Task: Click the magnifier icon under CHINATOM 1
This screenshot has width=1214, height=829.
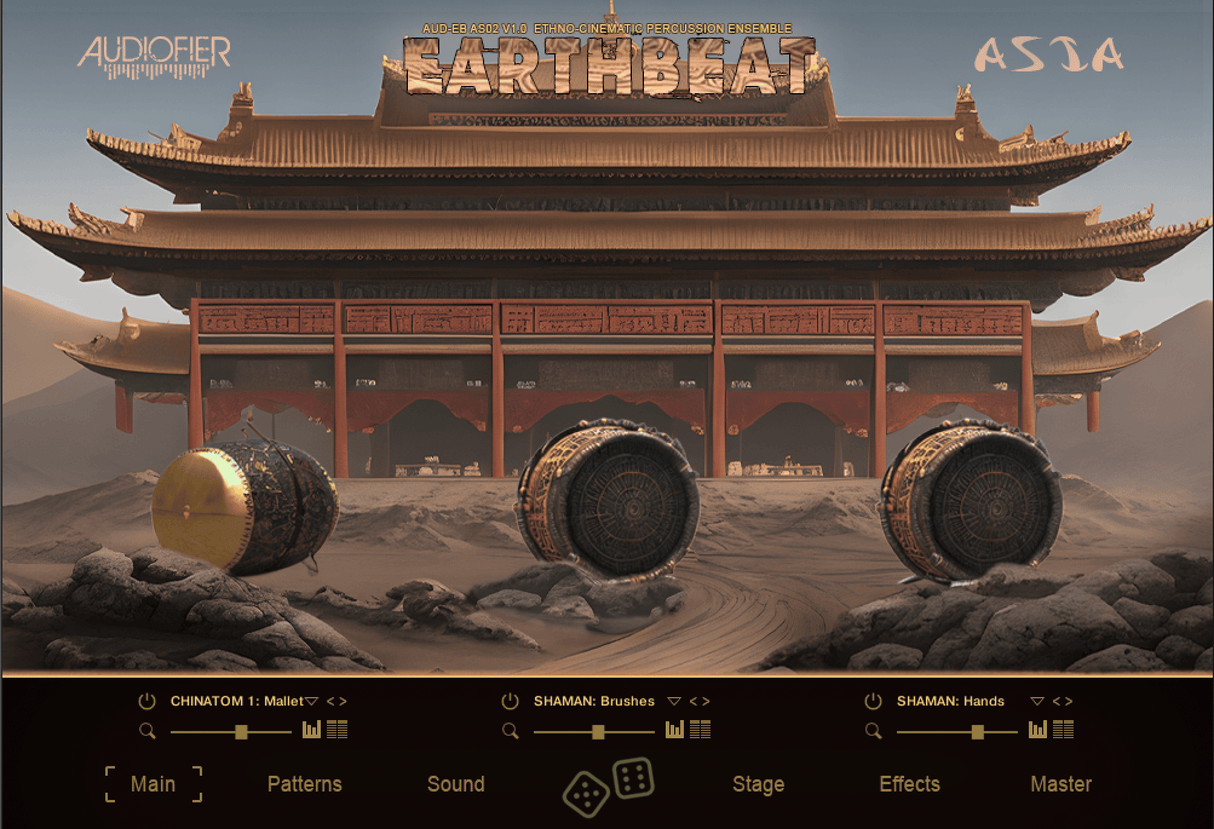Action: pyautogui.click(x=148, y=731)
